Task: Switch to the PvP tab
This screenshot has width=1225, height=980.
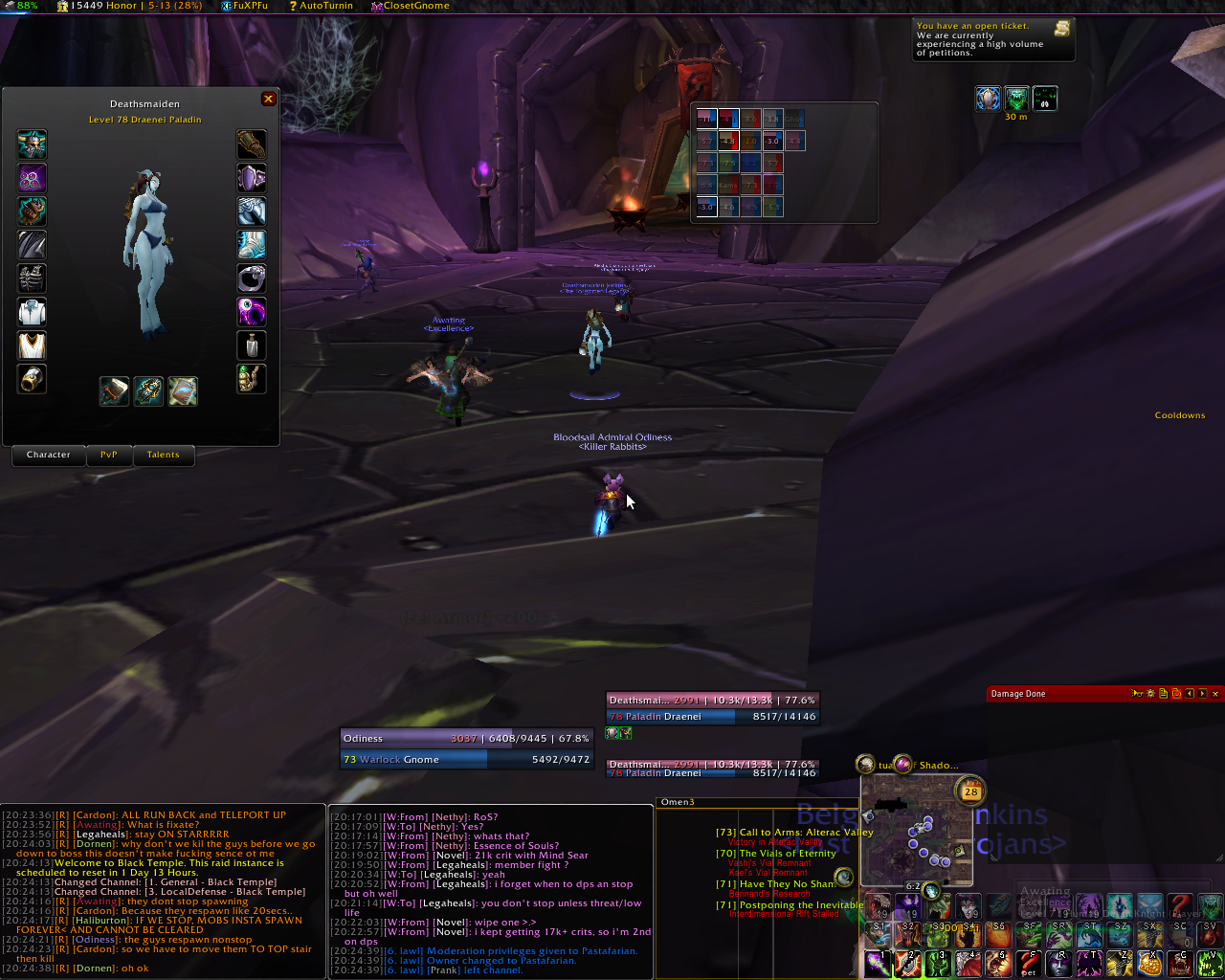Action: tap(109, 455)
